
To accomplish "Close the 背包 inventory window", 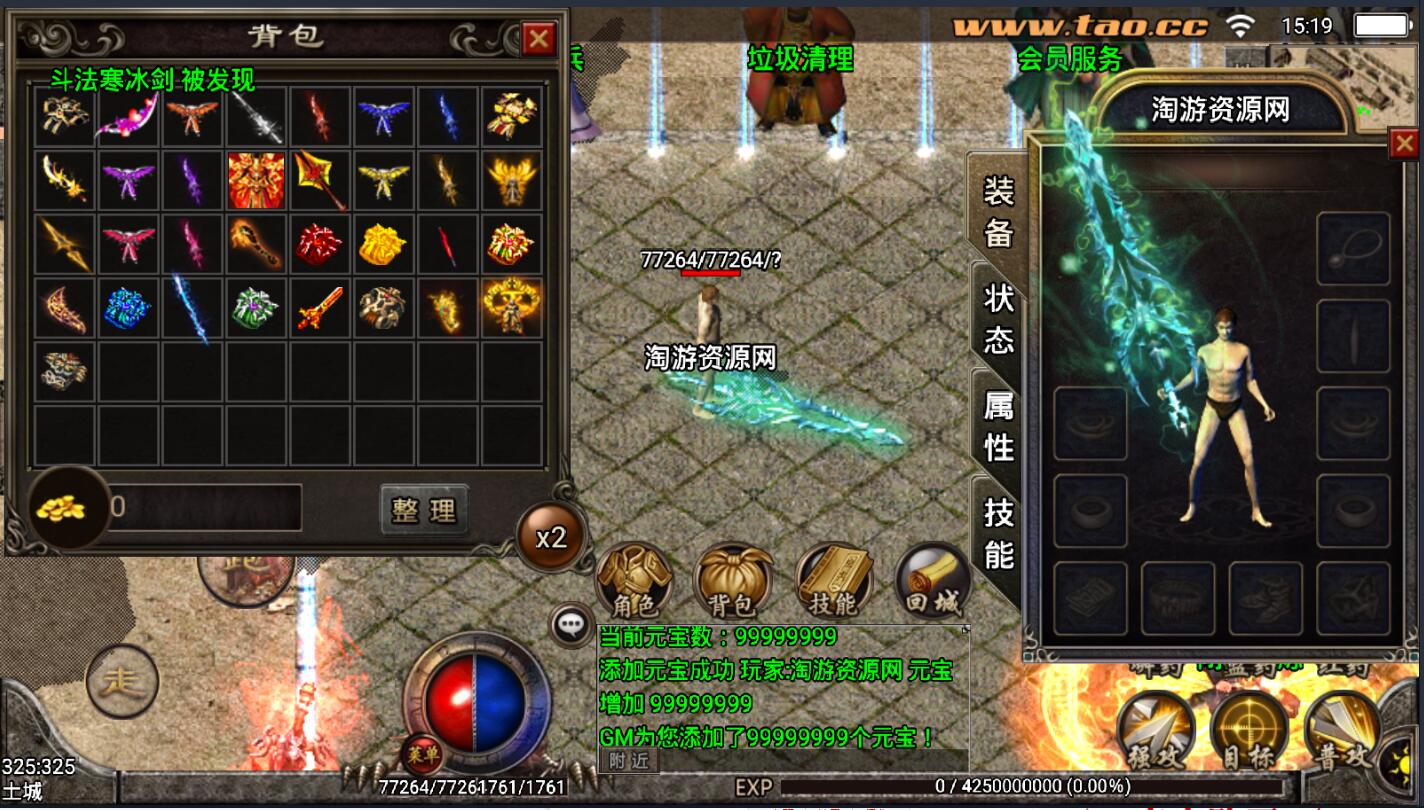I will (x=539, y=39).
